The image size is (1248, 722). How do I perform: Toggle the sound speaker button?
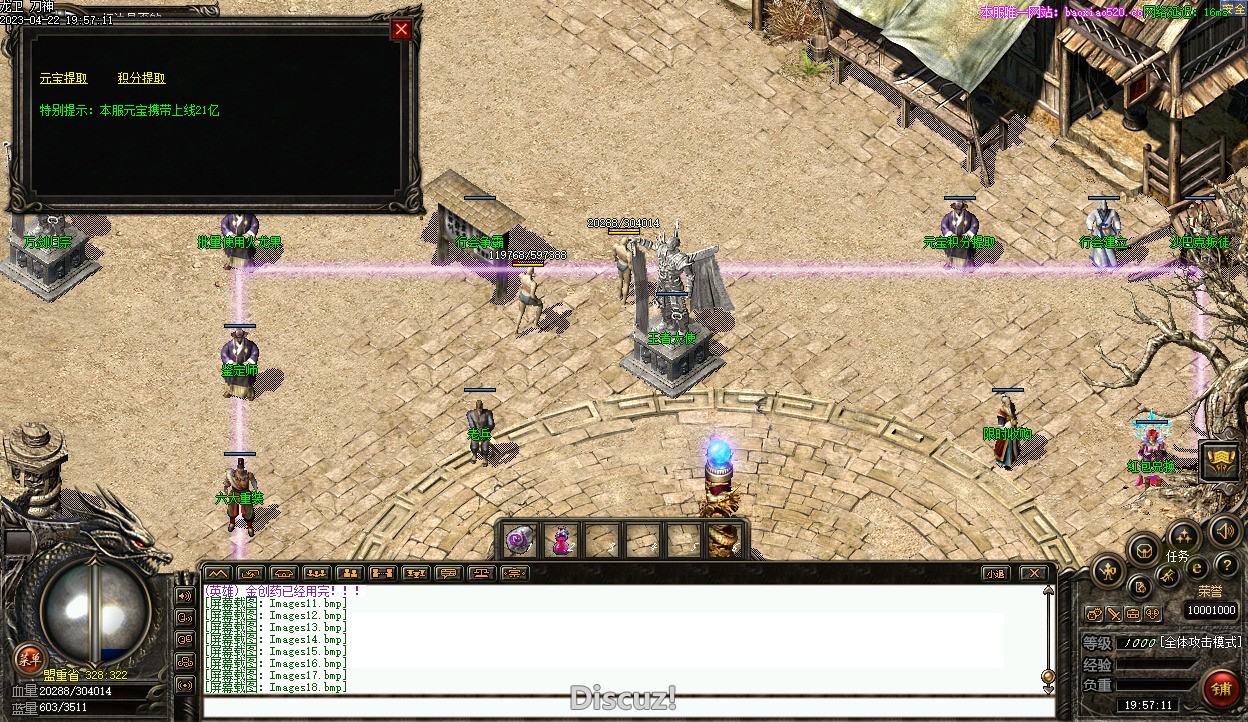[x=1224, y=530]
